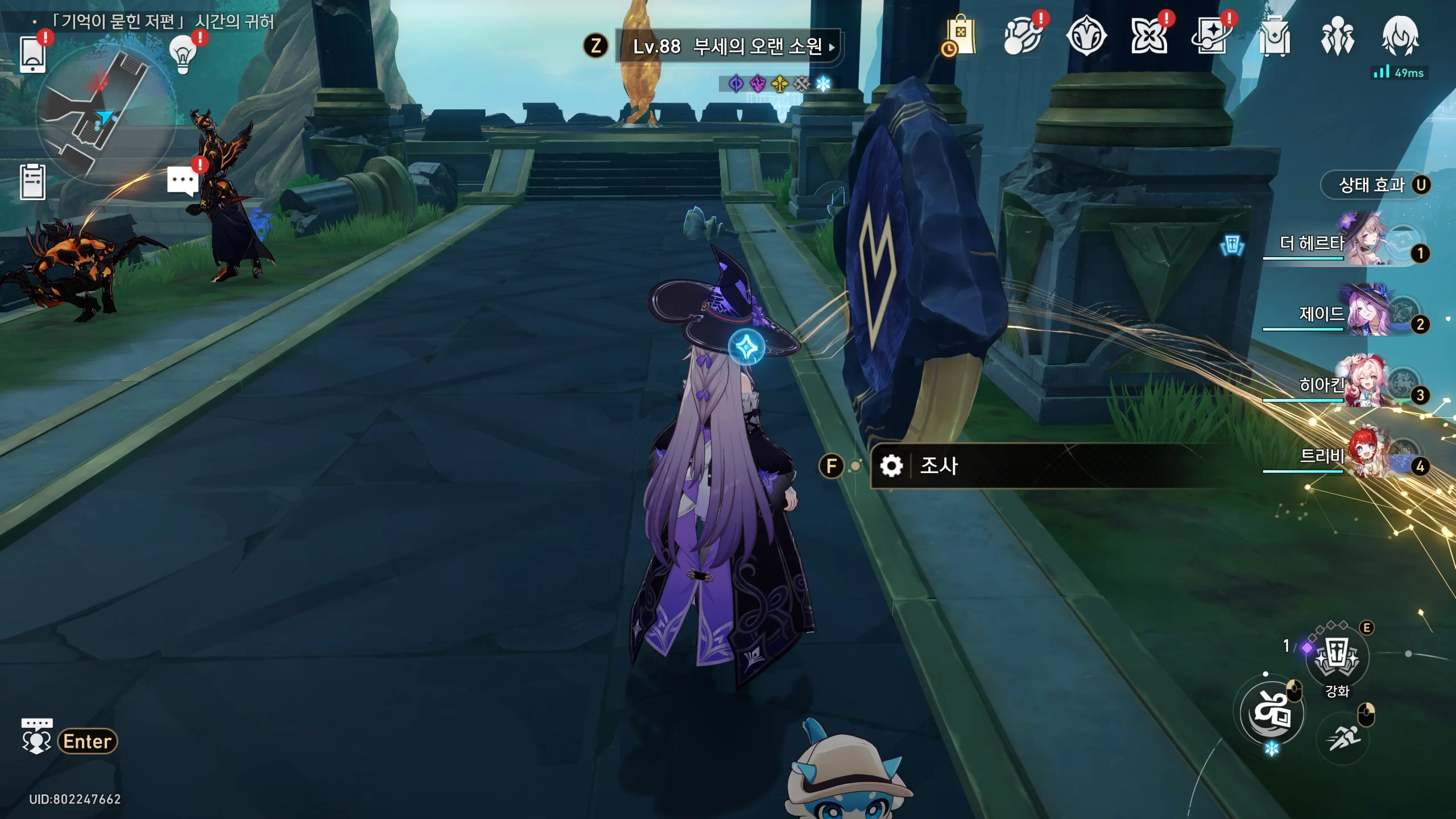Image resolution: width=1456 pixels, height=819 pixels.
Task: Open the shopping bag store icon
Action: 960,36
